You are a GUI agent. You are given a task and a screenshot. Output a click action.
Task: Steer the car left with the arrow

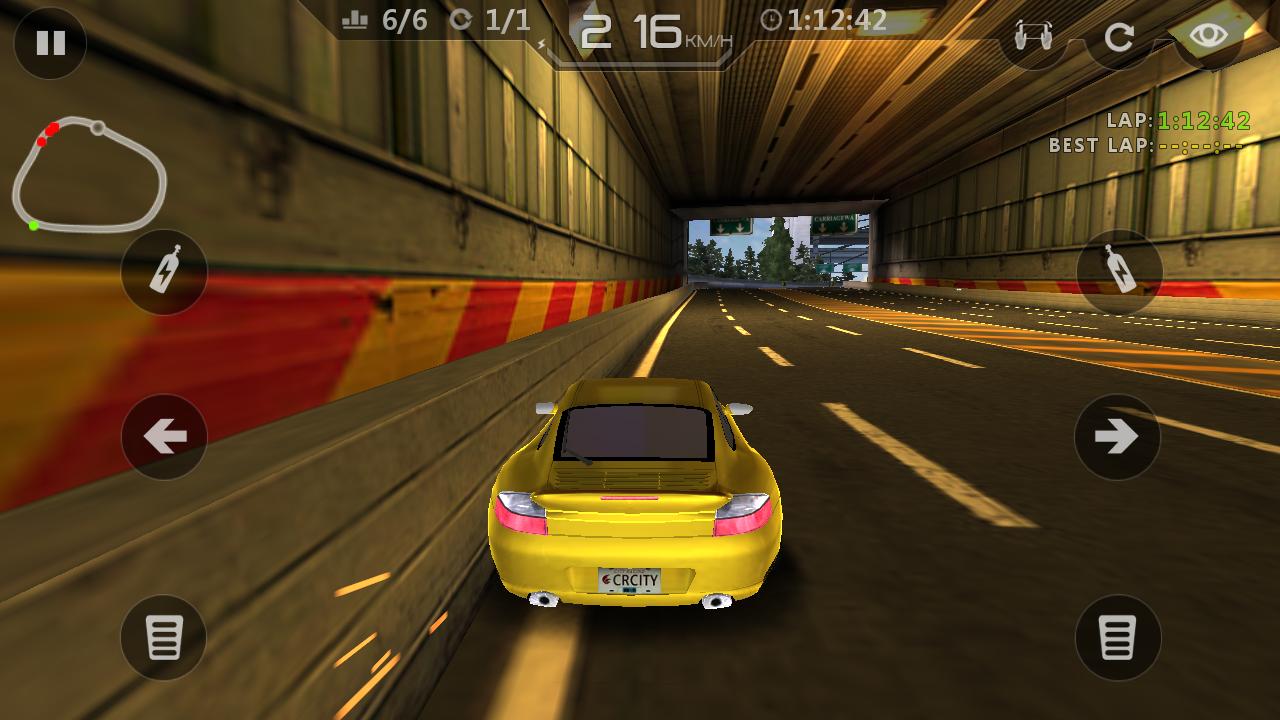point(163,437)
